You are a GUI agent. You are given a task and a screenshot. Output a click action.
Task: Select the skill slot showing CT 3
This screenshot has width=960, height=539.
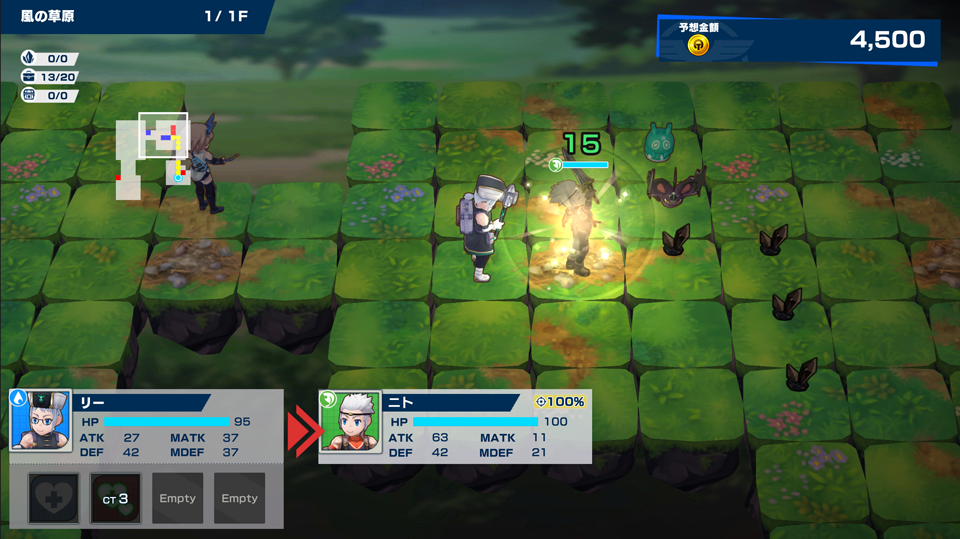tap(116, 498)
